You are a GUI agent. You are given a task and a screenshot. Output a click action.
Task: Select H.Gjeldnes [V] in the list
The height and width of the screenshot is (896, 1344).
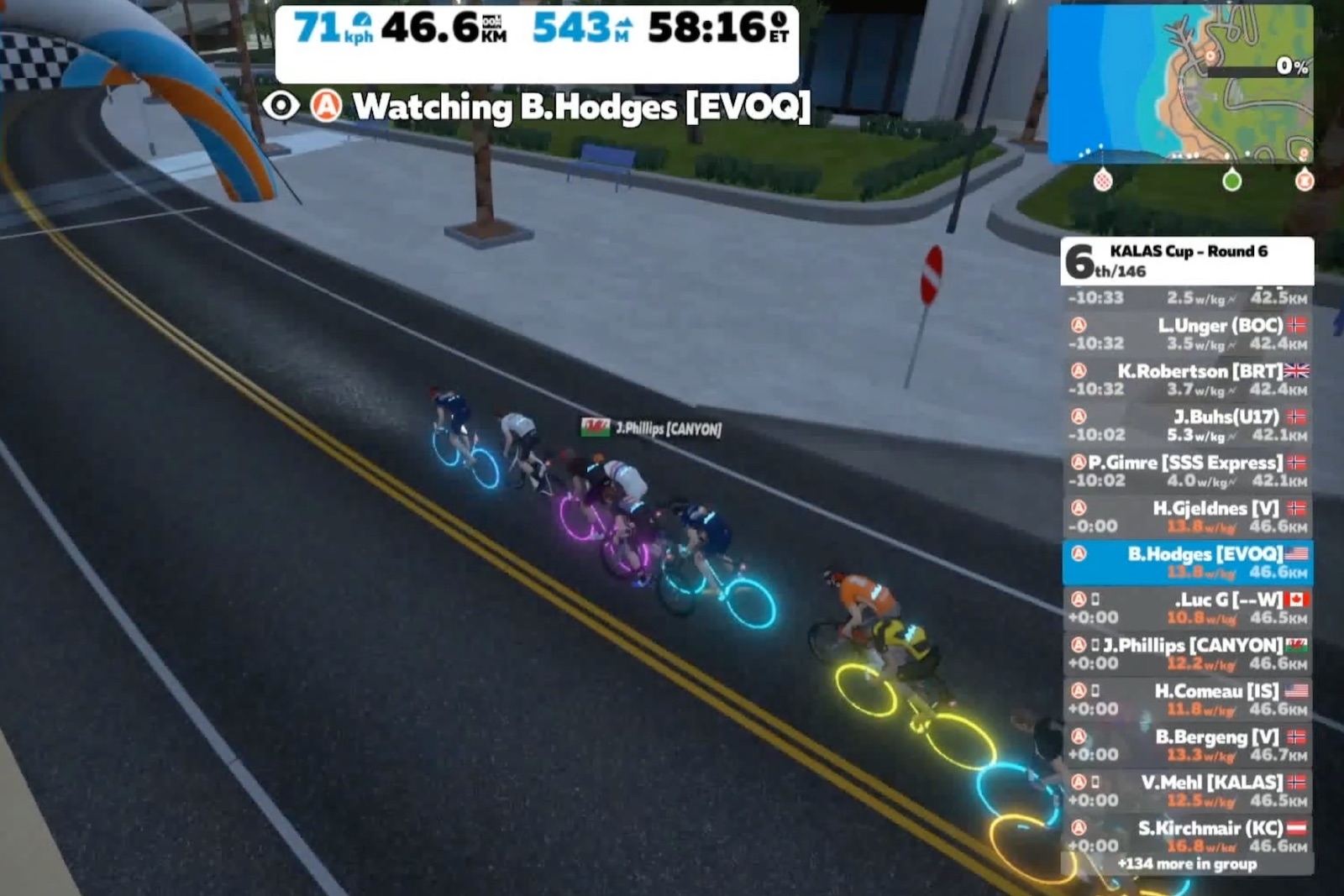point(1188,516)
